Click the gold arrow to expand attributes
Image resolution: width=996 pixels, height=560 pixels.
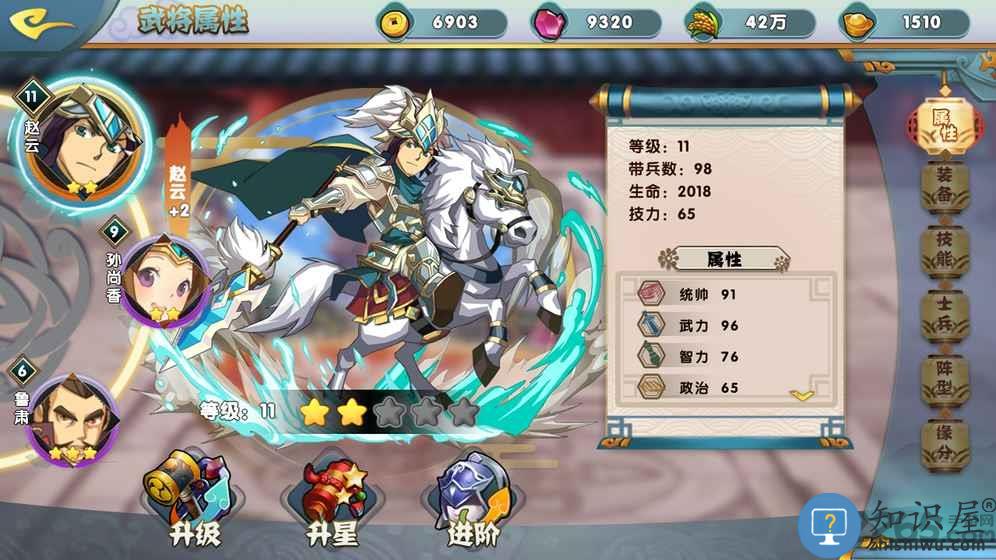coord(802,395)
